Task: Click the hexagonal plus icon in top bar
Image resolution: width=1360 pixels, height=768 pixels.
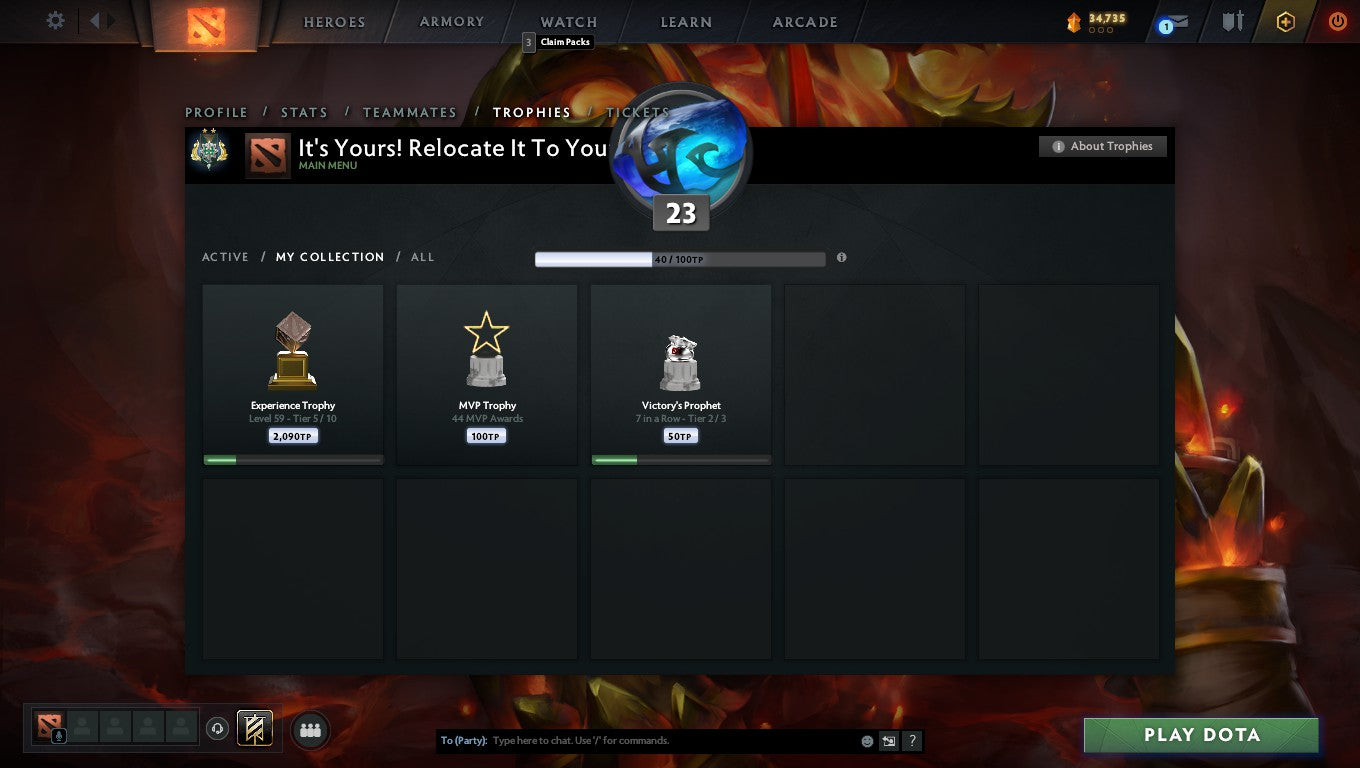Action: click(1286, 20)
